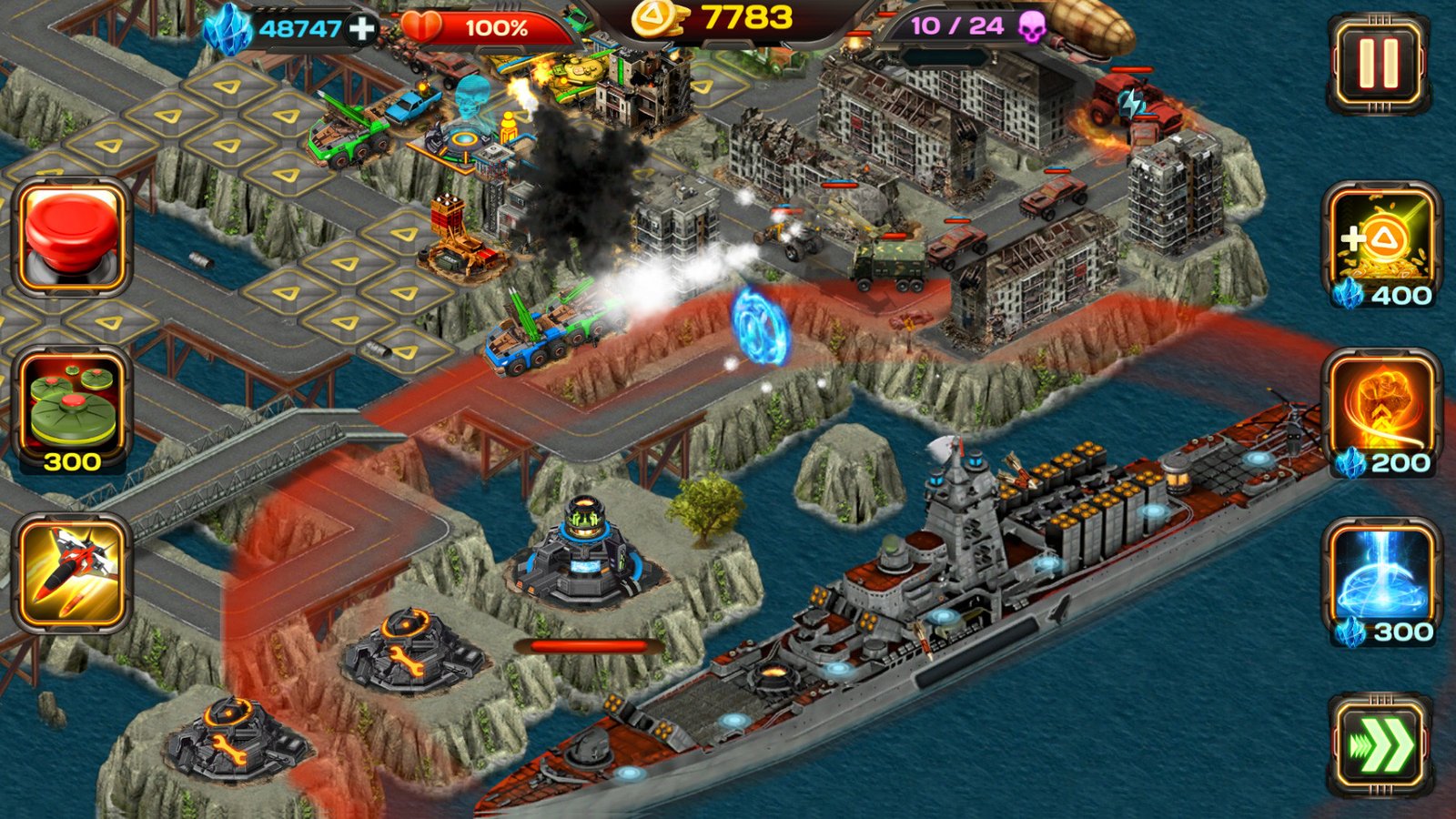Click the plus to buy more crystals
1456x819 pixels.
tap(362, 27)
